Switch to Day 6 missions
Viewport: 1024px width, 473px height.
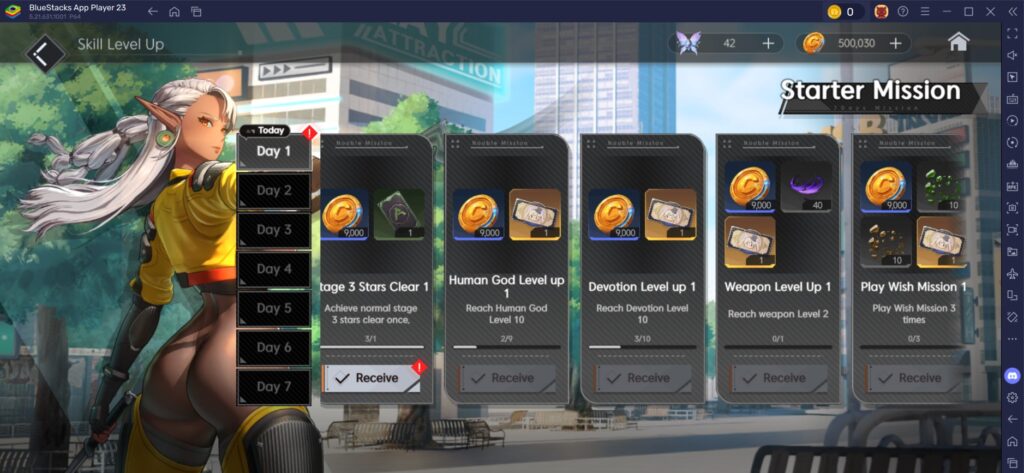(x=273, y=347)
